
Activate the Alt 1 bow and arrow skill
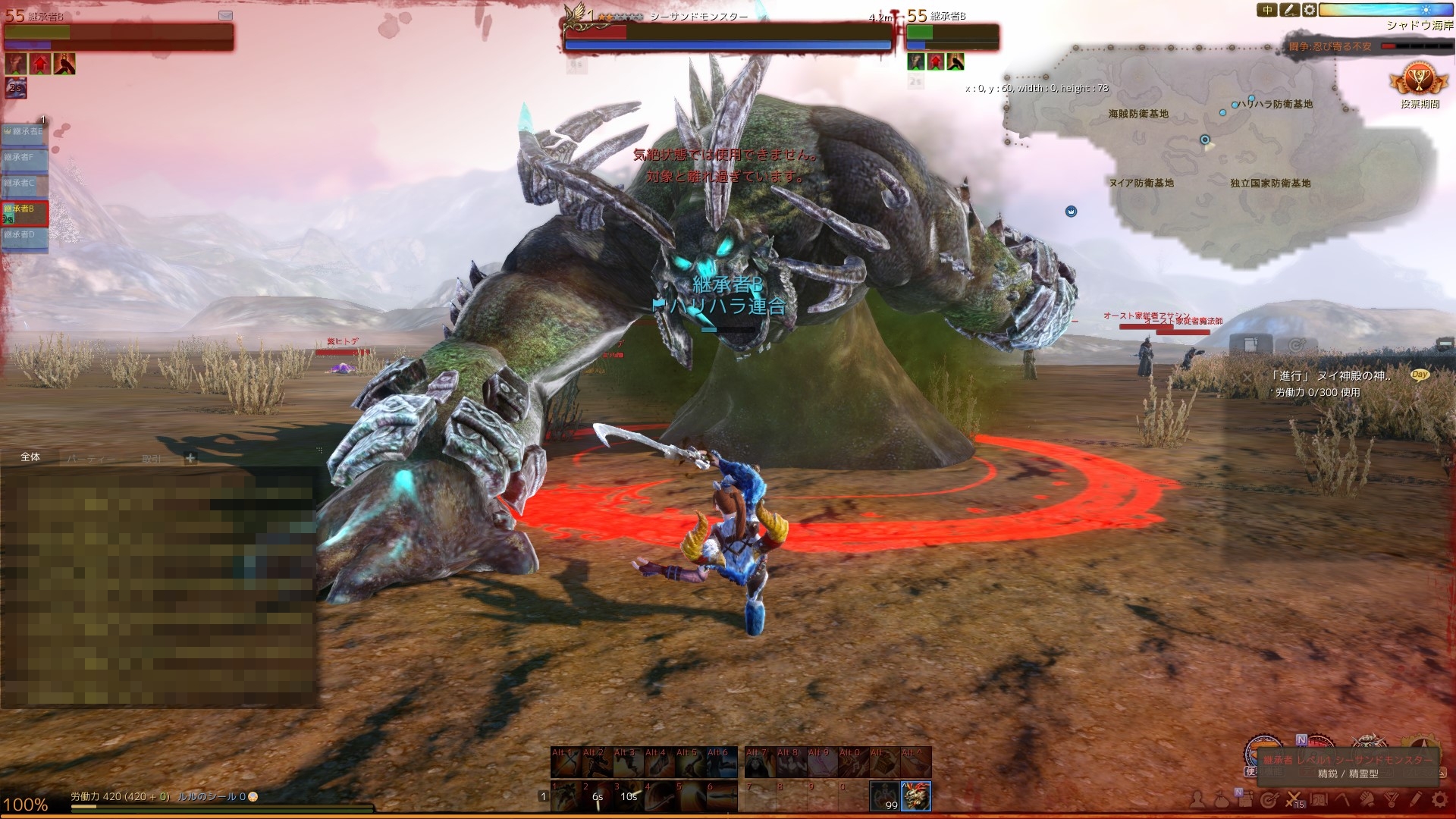pyautogui.click(x=566, y=763)
